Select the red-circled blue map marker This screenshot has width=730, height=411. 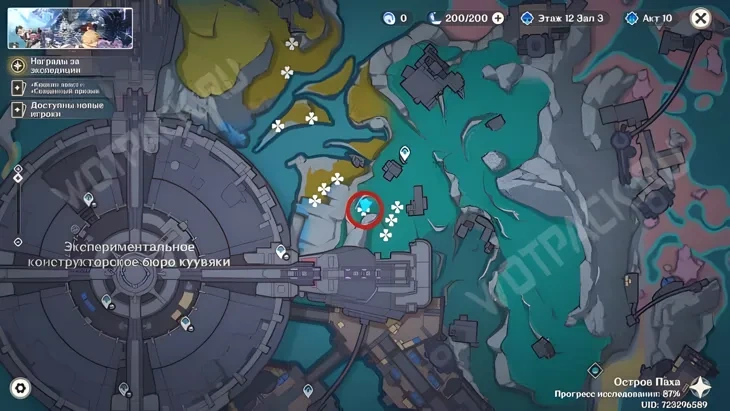(x=366, y=209)
